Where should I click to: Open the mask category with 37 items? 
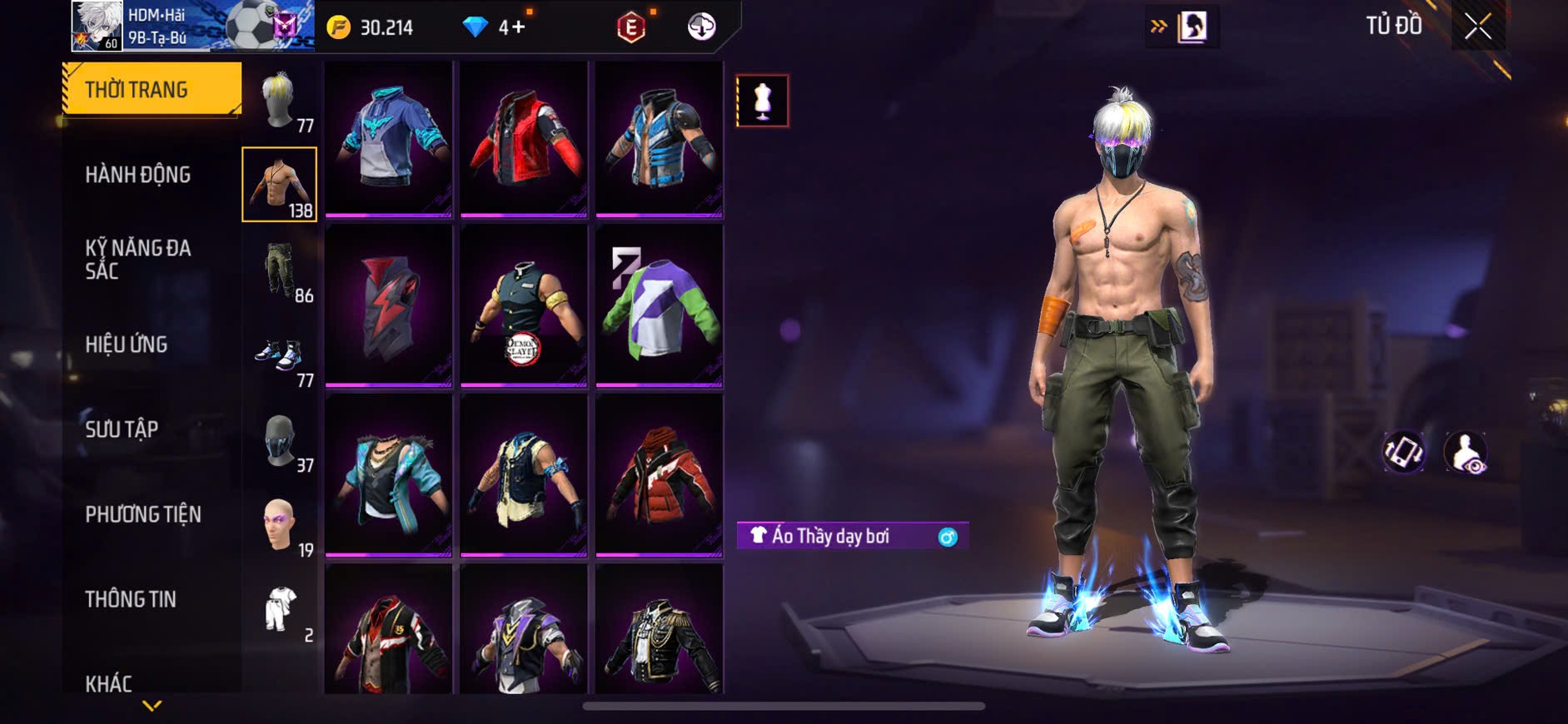pos(281,441)
